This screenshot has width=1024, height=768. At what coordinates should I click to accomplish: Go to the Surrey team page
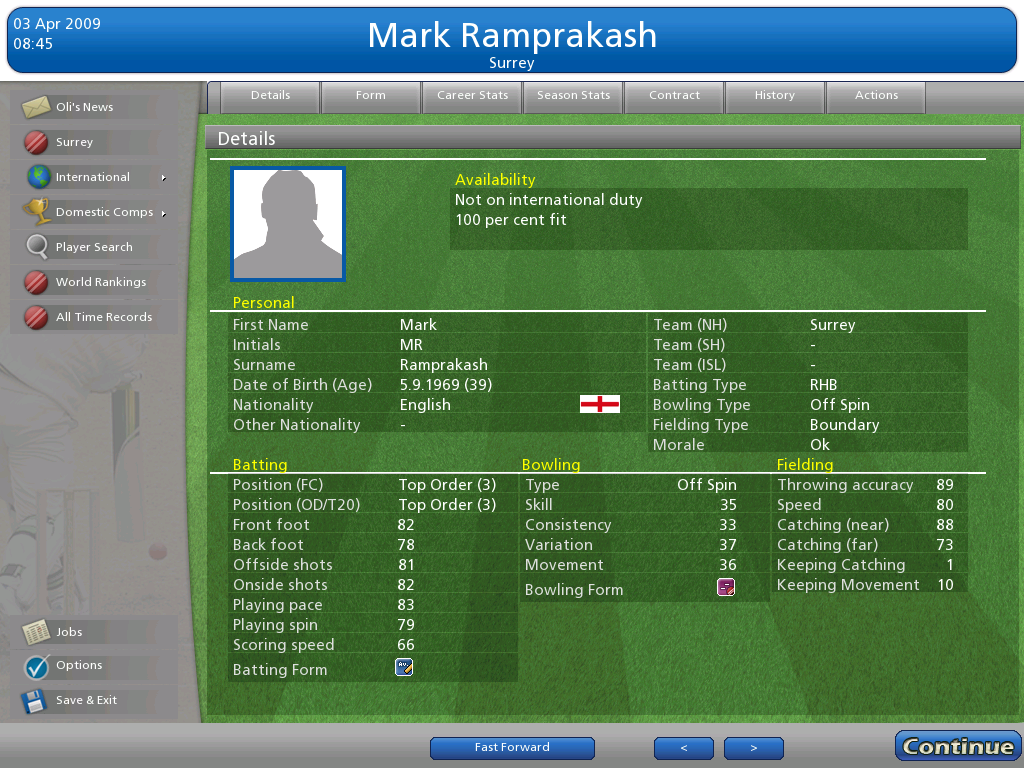click(74, 142)
